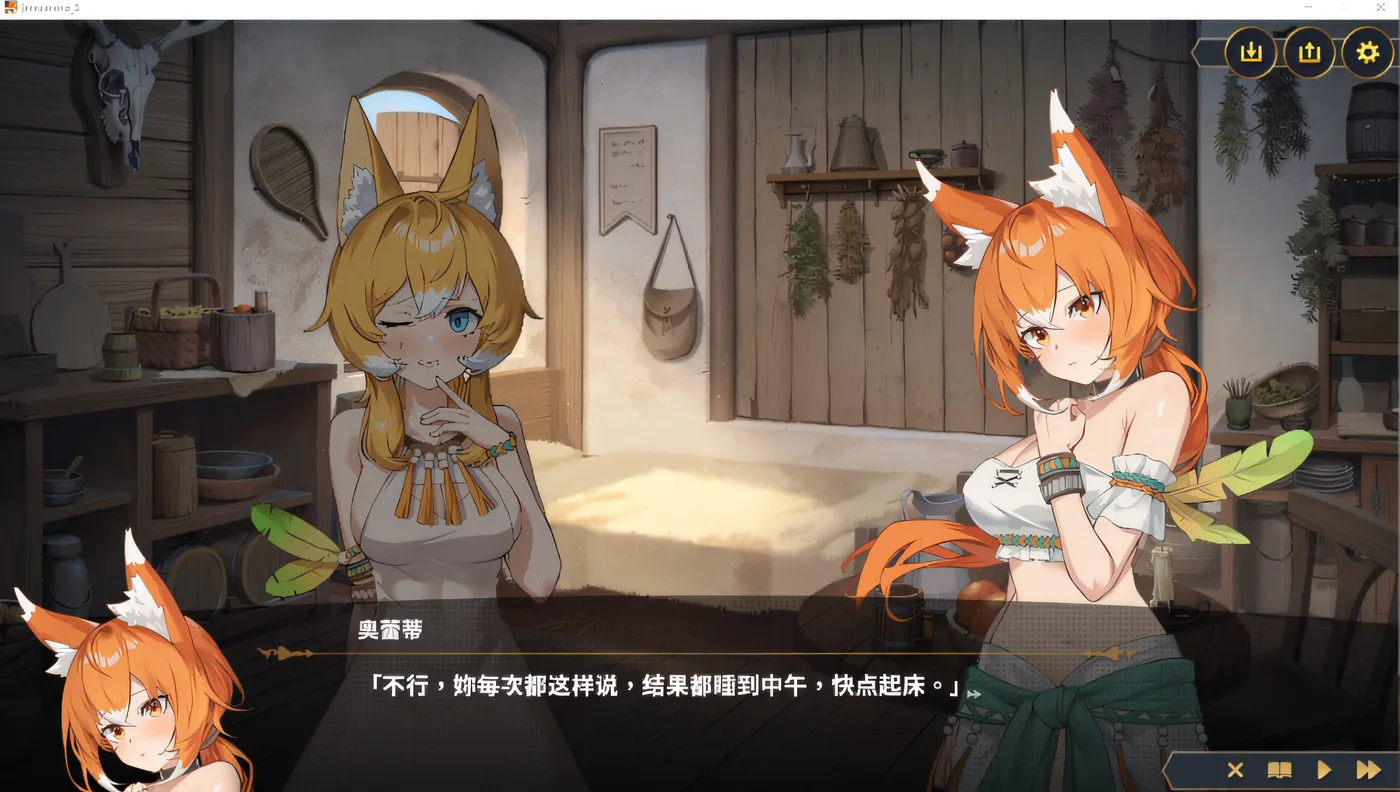Enable auto-play mode with the play icon

(x=1323, y=770)
